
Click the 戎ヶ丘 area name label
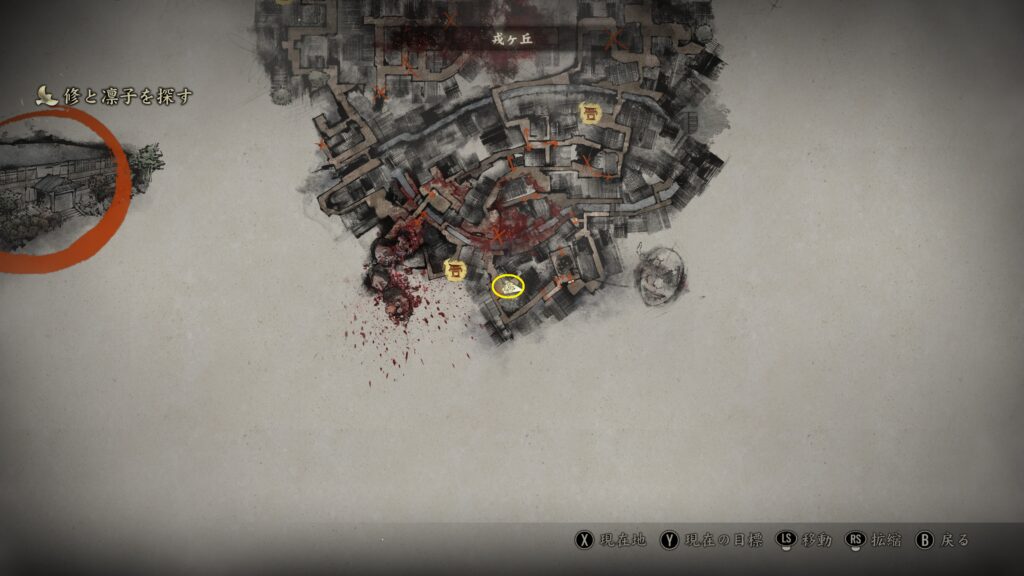511,39
